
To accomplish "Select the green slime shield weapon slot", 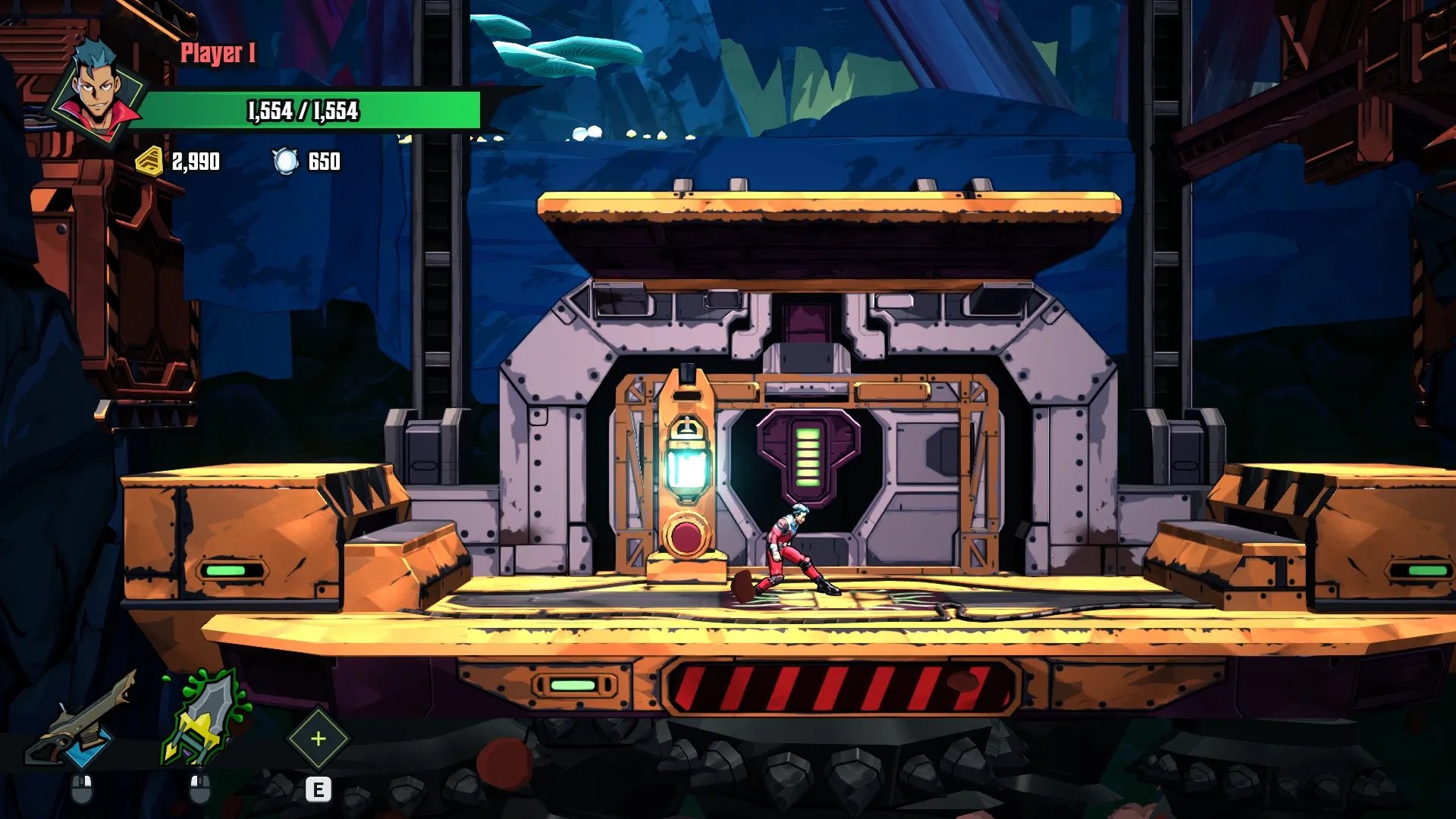I will 203,719.
